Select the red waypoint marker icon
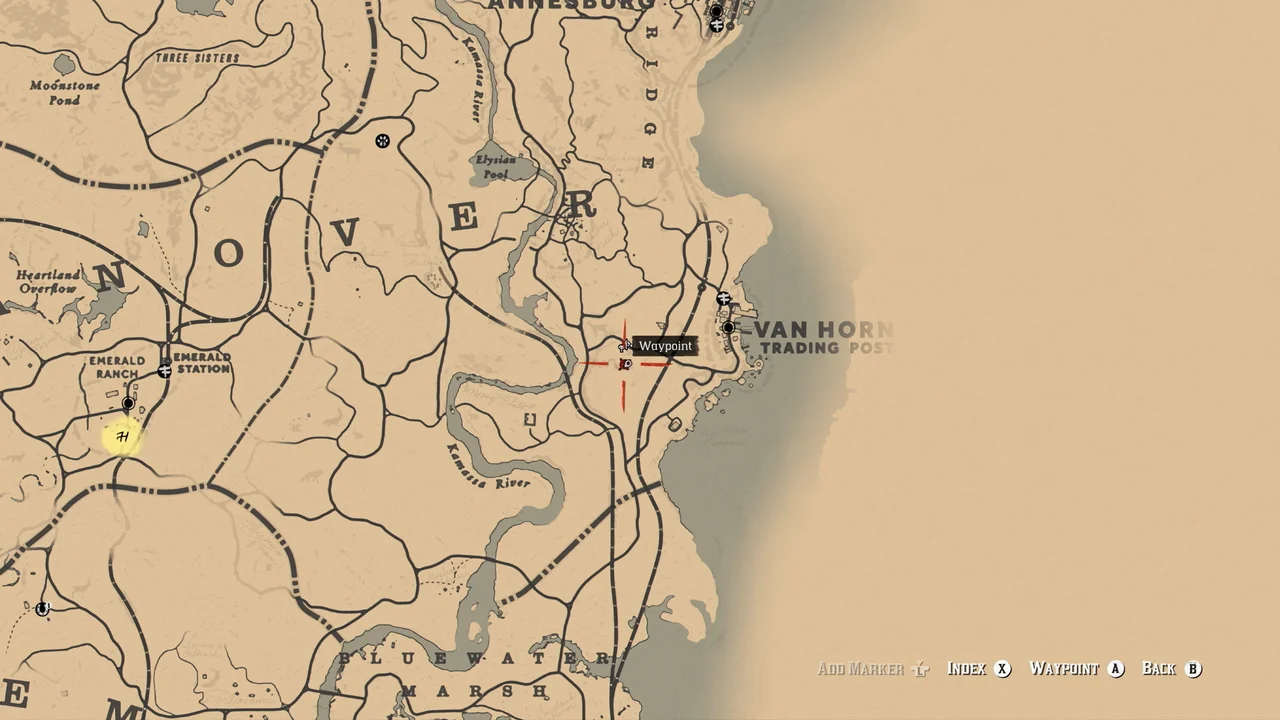 624,364
